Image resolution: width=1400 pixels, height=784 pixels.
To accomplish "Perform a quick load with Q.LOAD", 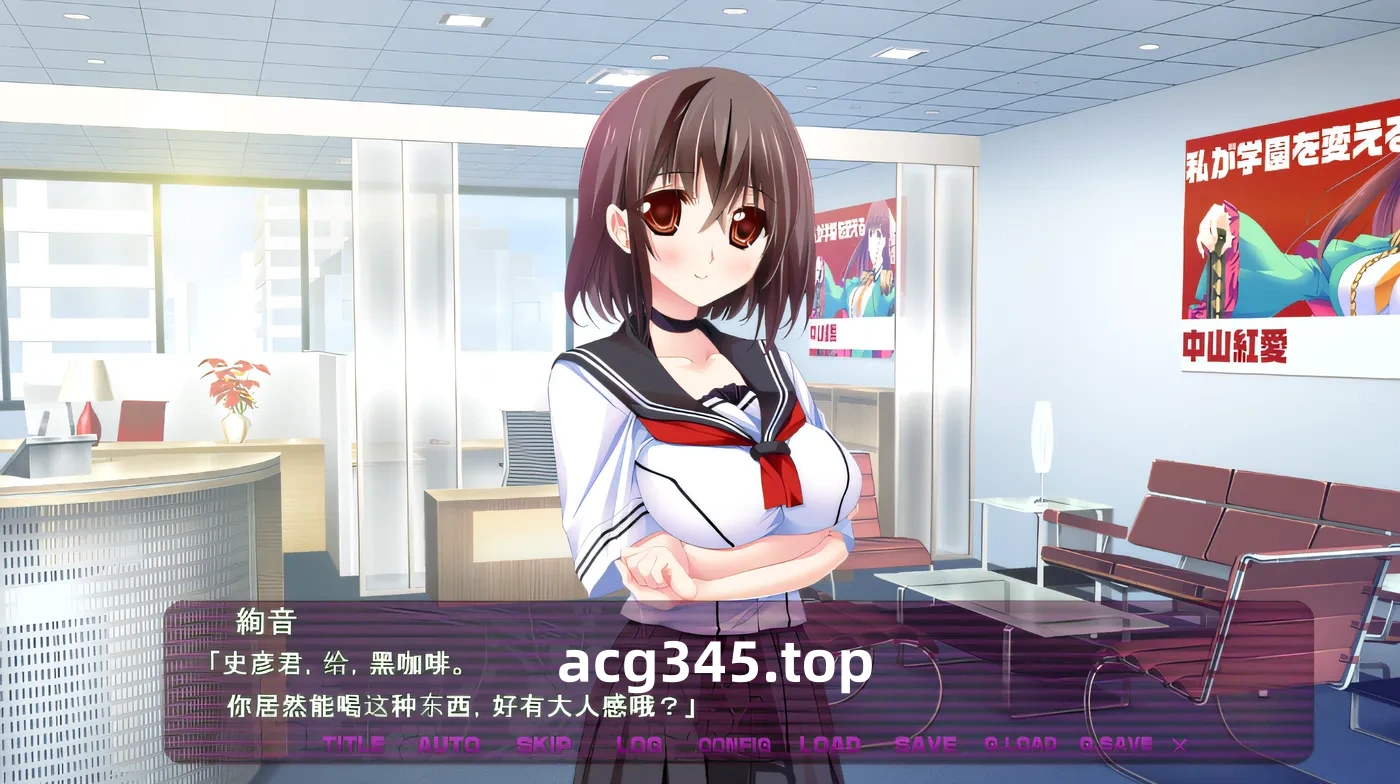I will [x=1019, y=744].
